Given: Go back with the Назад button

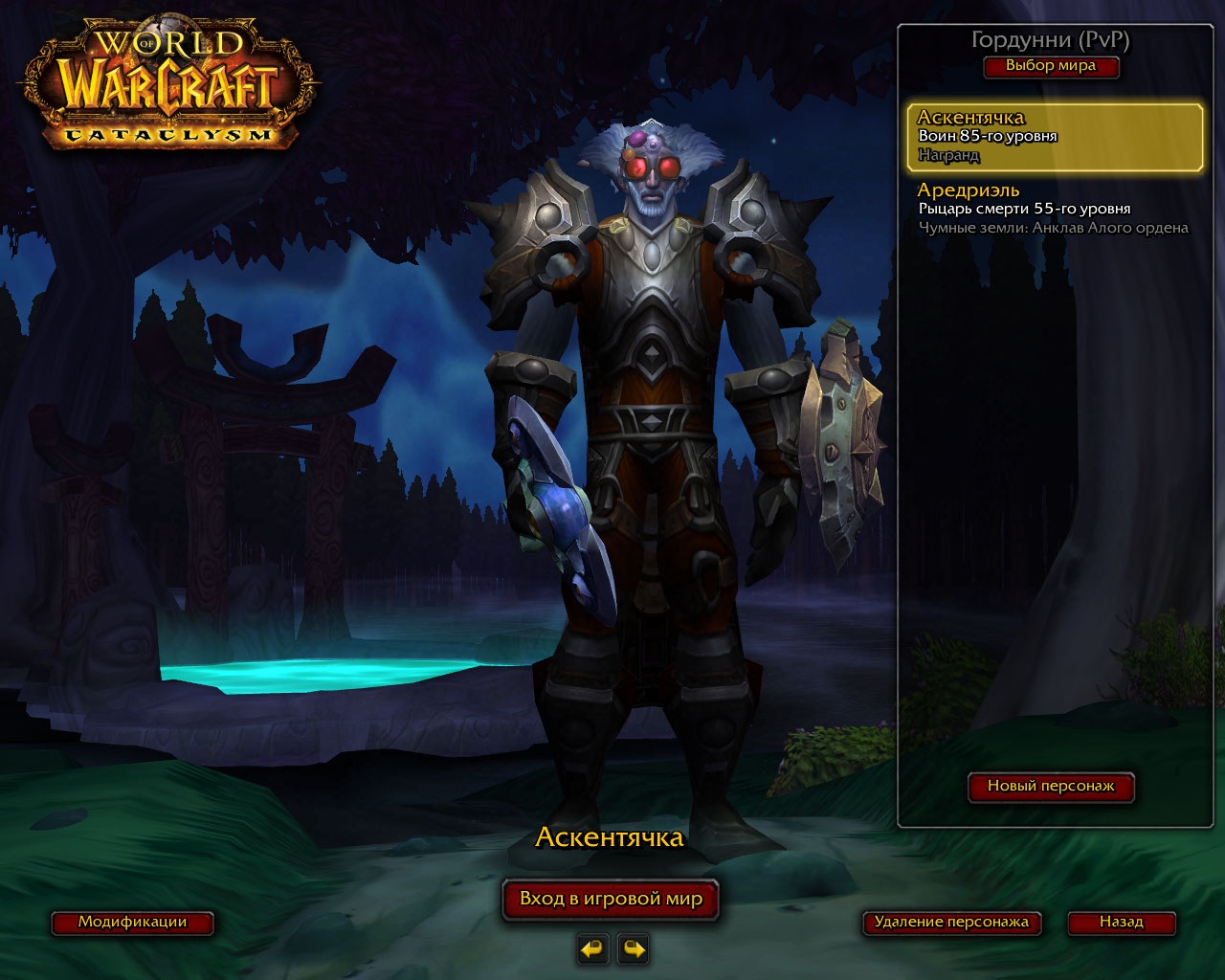Looking at the screenshot, I should point(1121,923).
